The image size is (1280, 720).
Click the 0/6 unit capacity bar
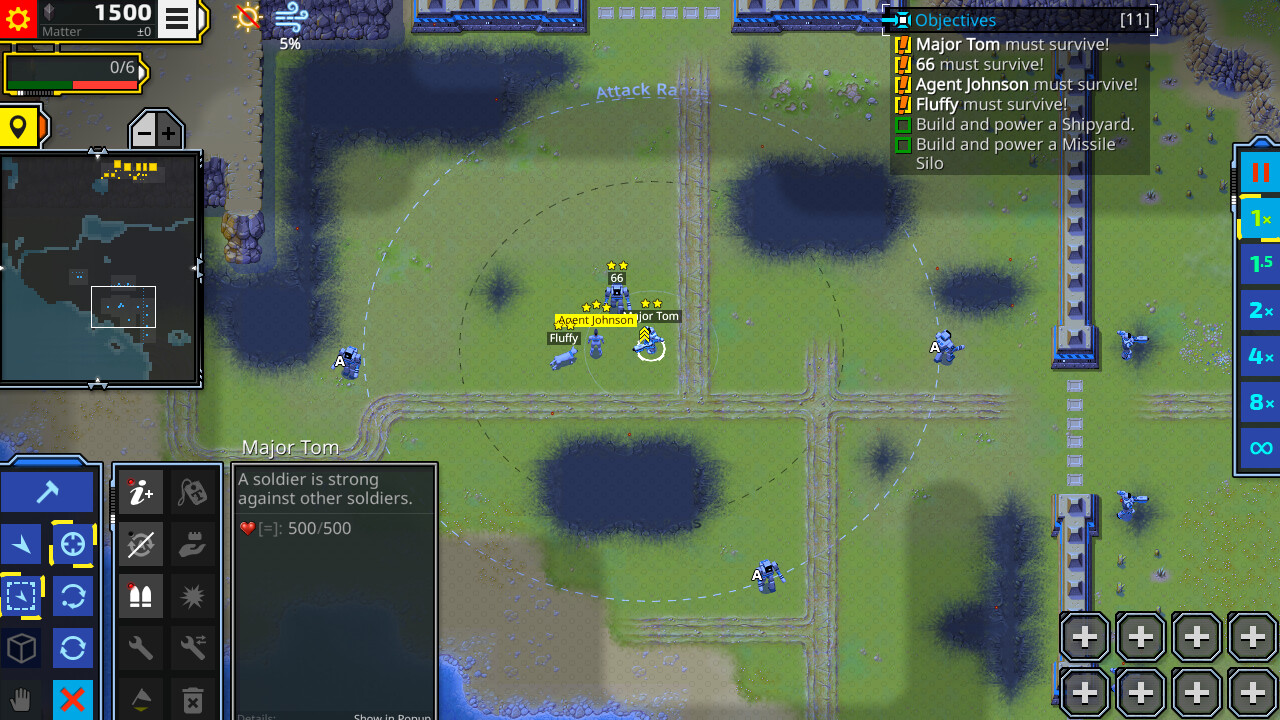(75, 72)
